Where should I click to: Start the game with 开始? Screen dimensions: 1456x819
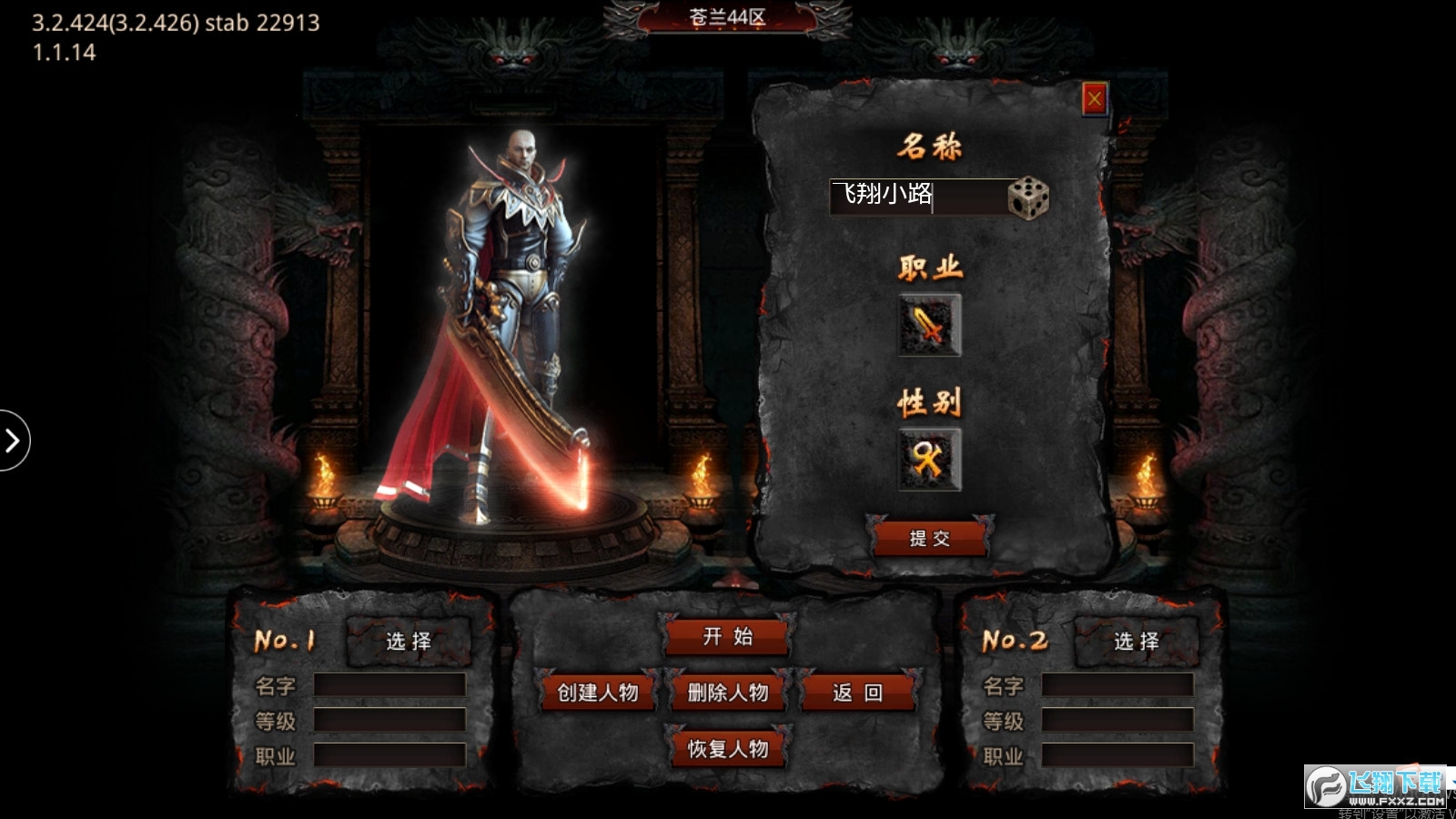727,637
